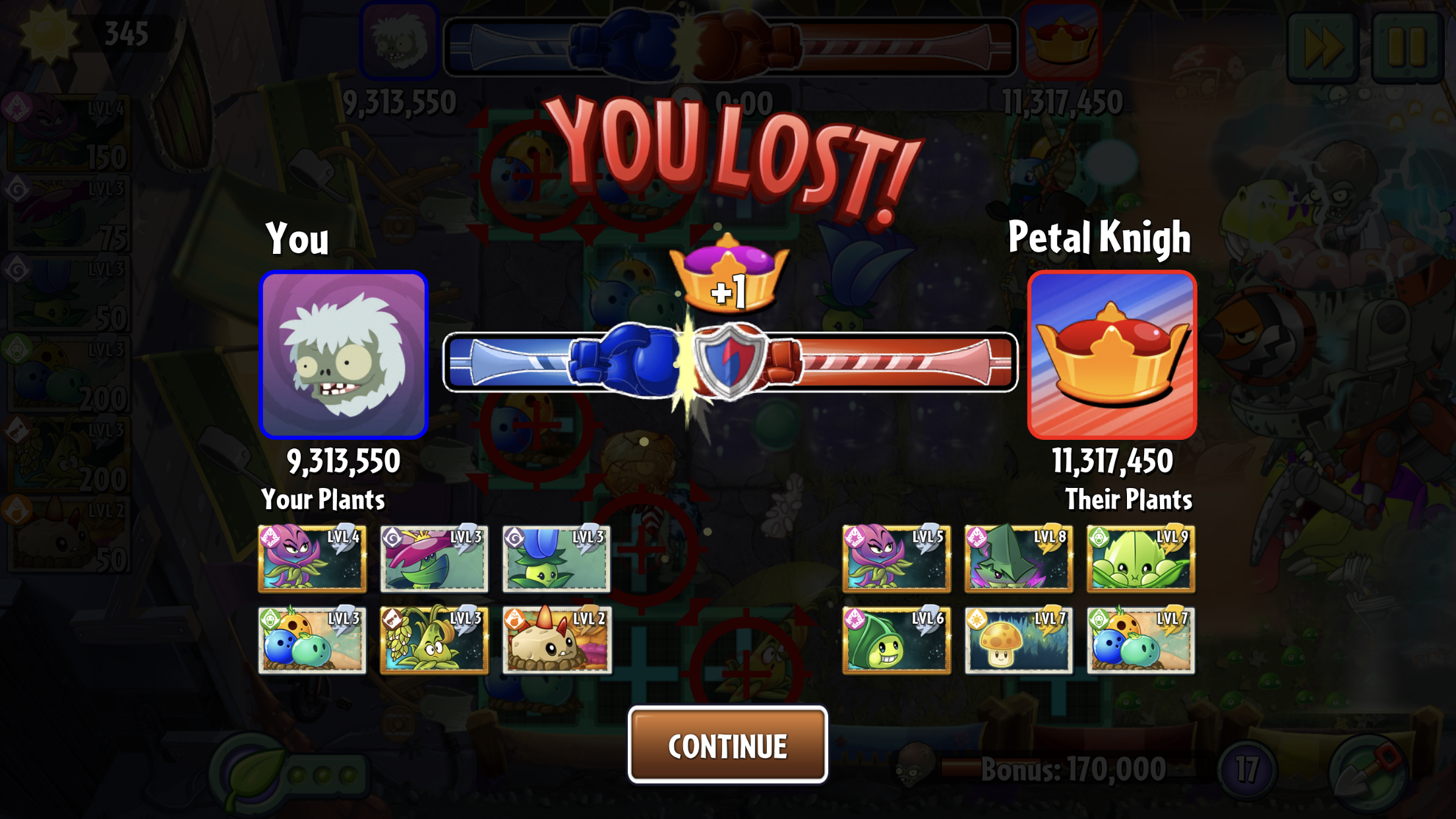
Task: Tap Petal Knight's crown avatar
Action: click(x=1112, y=355)
